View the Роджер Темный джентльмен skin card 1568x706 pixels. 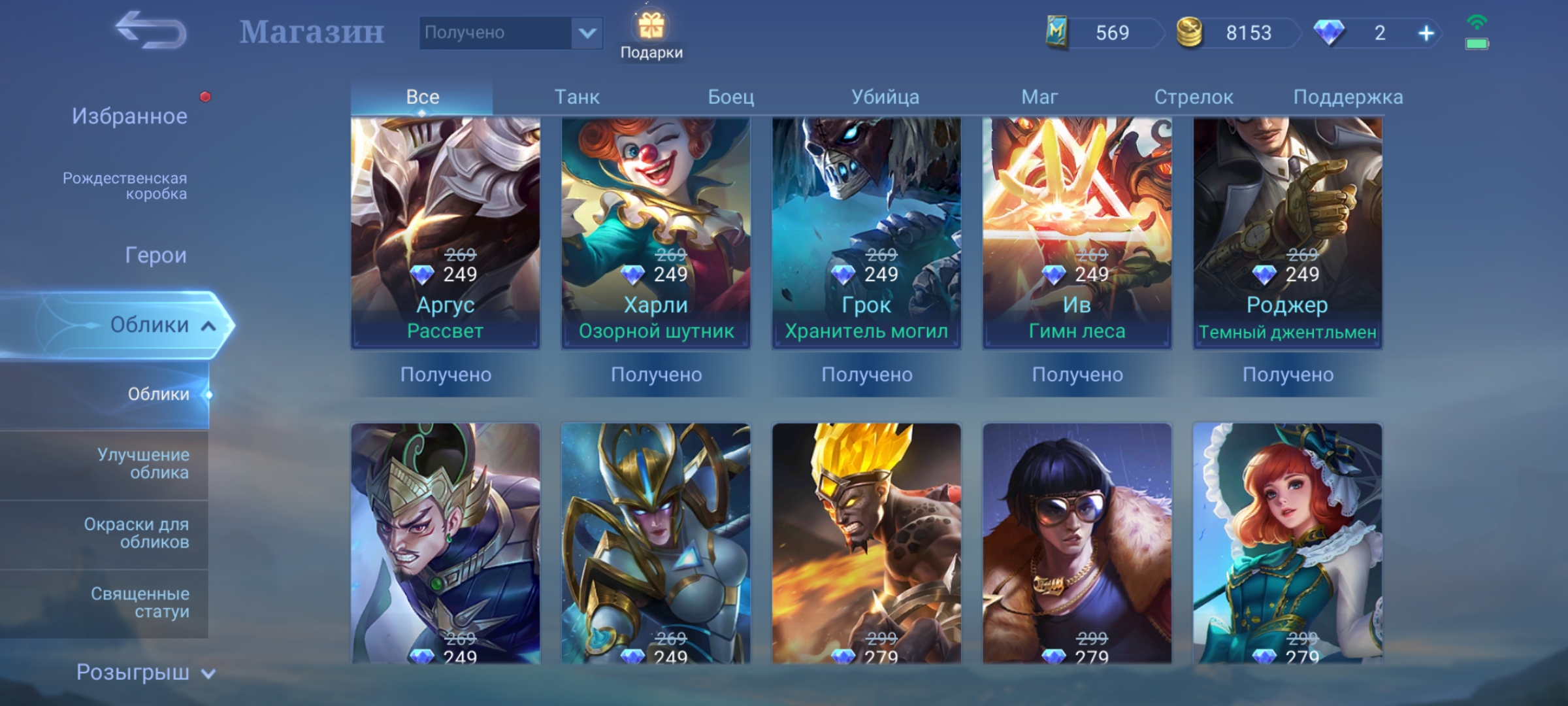(1287, 232)
